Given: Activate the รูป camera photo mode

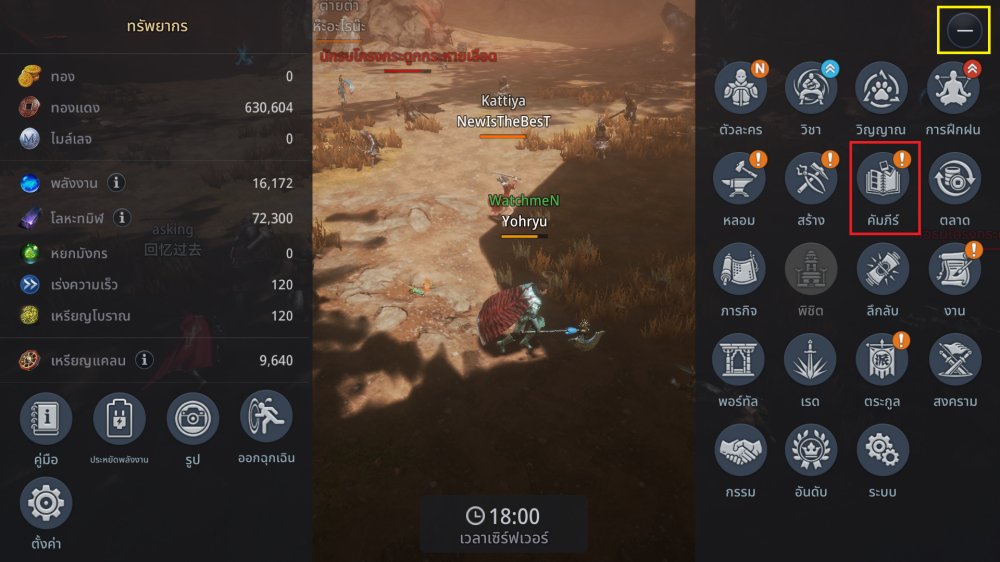Looking at the screenshot, I should pyautogui.click(x=193, y=418).
